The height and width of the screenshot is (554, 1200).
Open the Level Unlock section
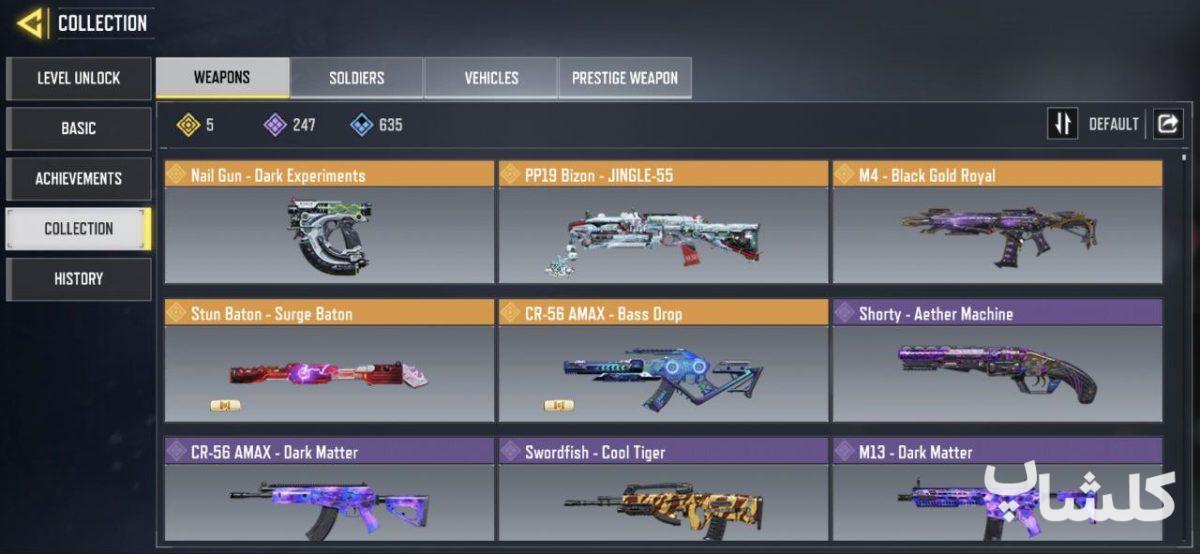click(78, 78)
